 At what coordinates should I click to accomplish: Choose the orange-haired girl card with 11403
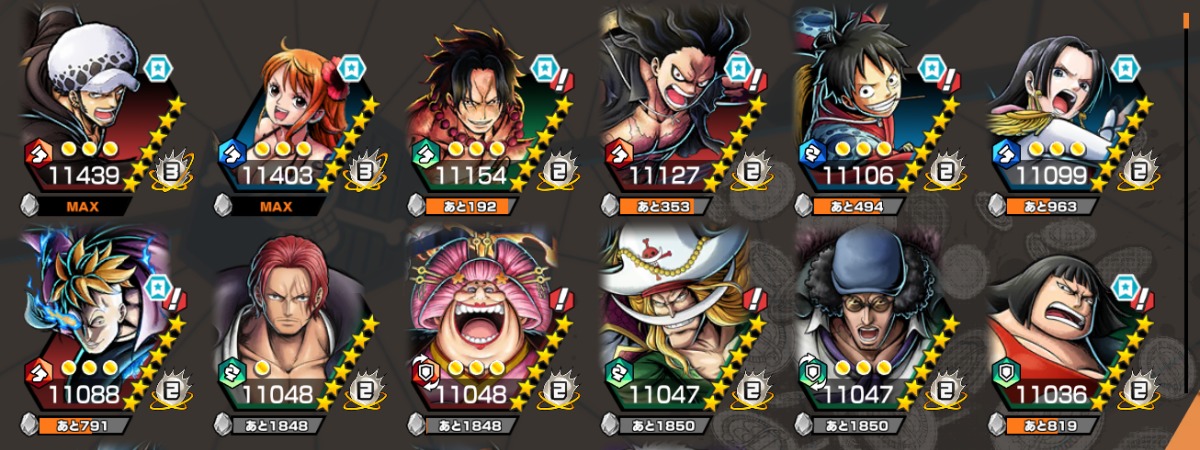click(x=294, y=110)
